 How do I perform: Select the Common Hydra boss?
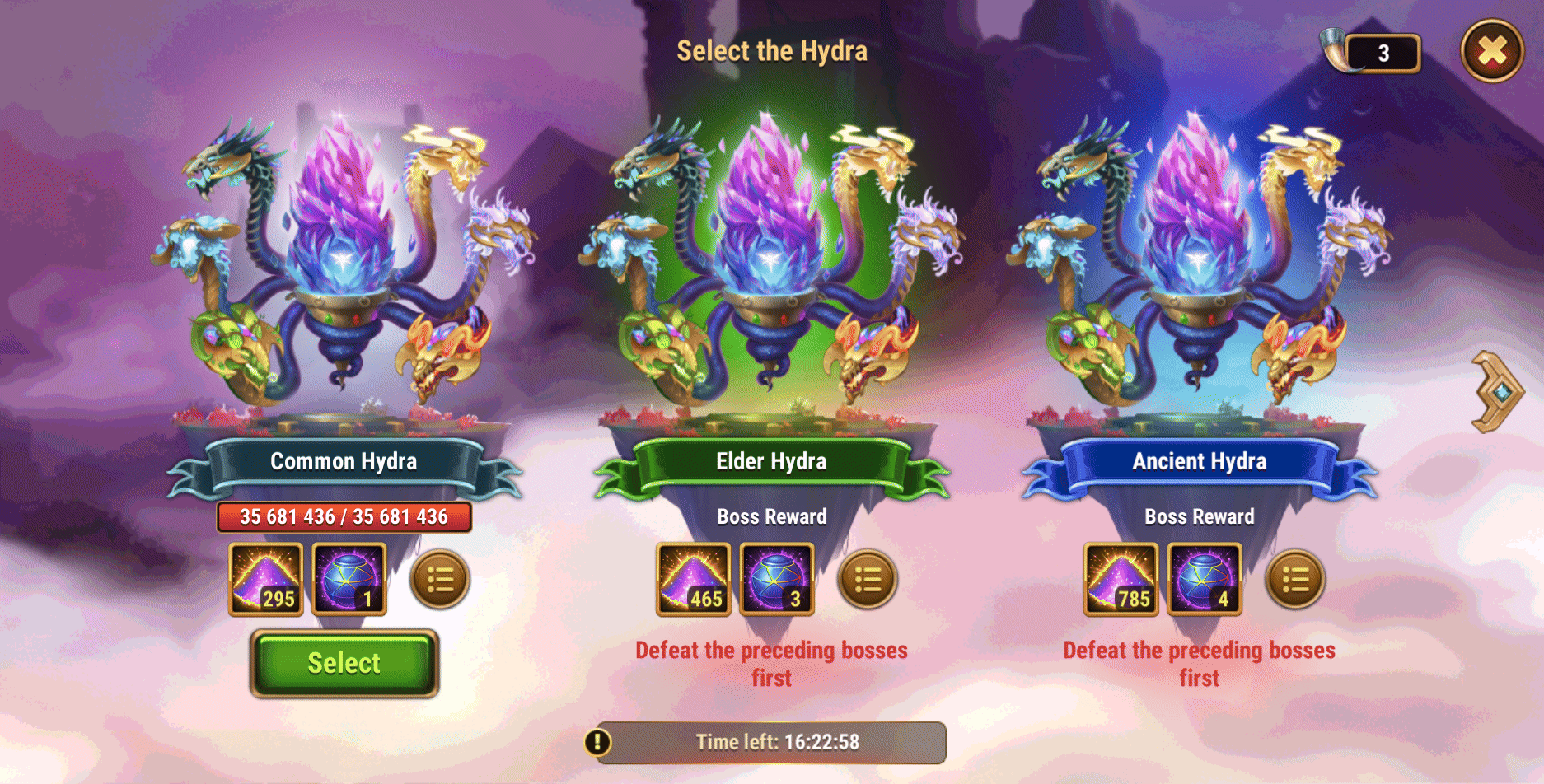coord(344,663)
